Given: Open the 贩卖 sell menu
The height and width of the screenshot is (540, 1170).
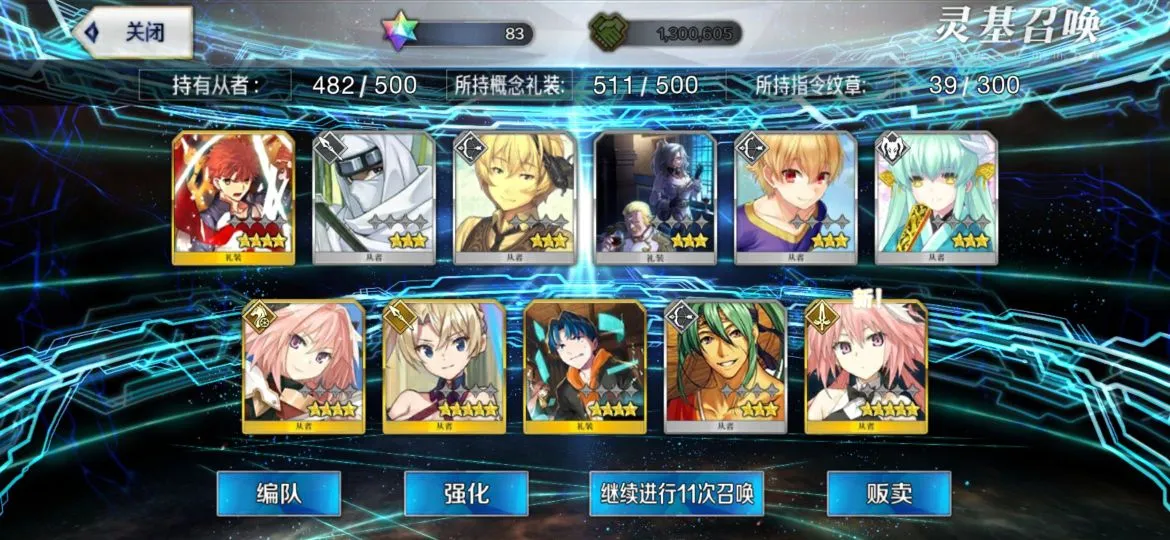Looking at the screenshot, I should coord(889,493).
